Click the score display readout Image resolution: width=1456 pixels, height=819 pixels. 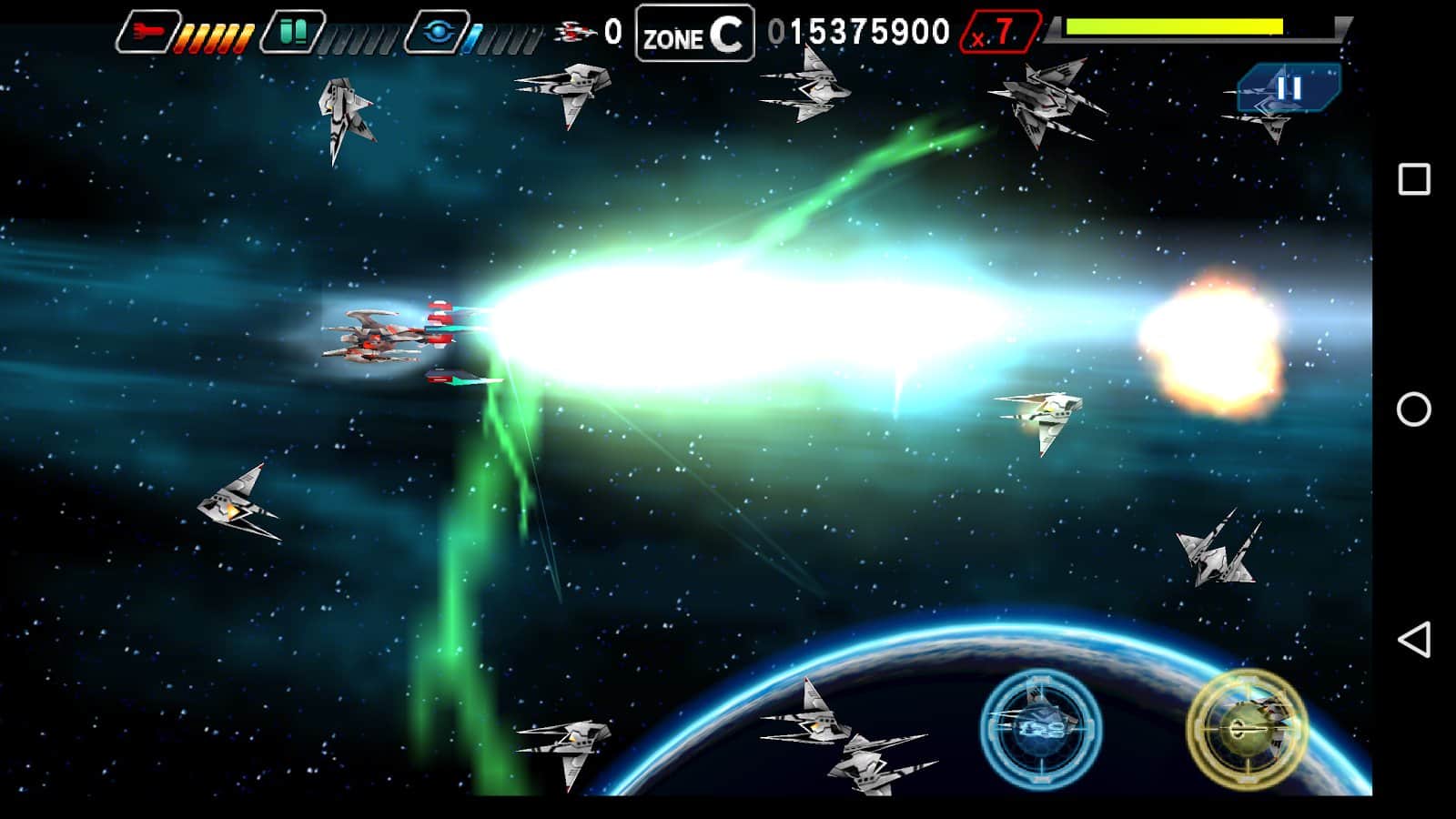[860, 32]
